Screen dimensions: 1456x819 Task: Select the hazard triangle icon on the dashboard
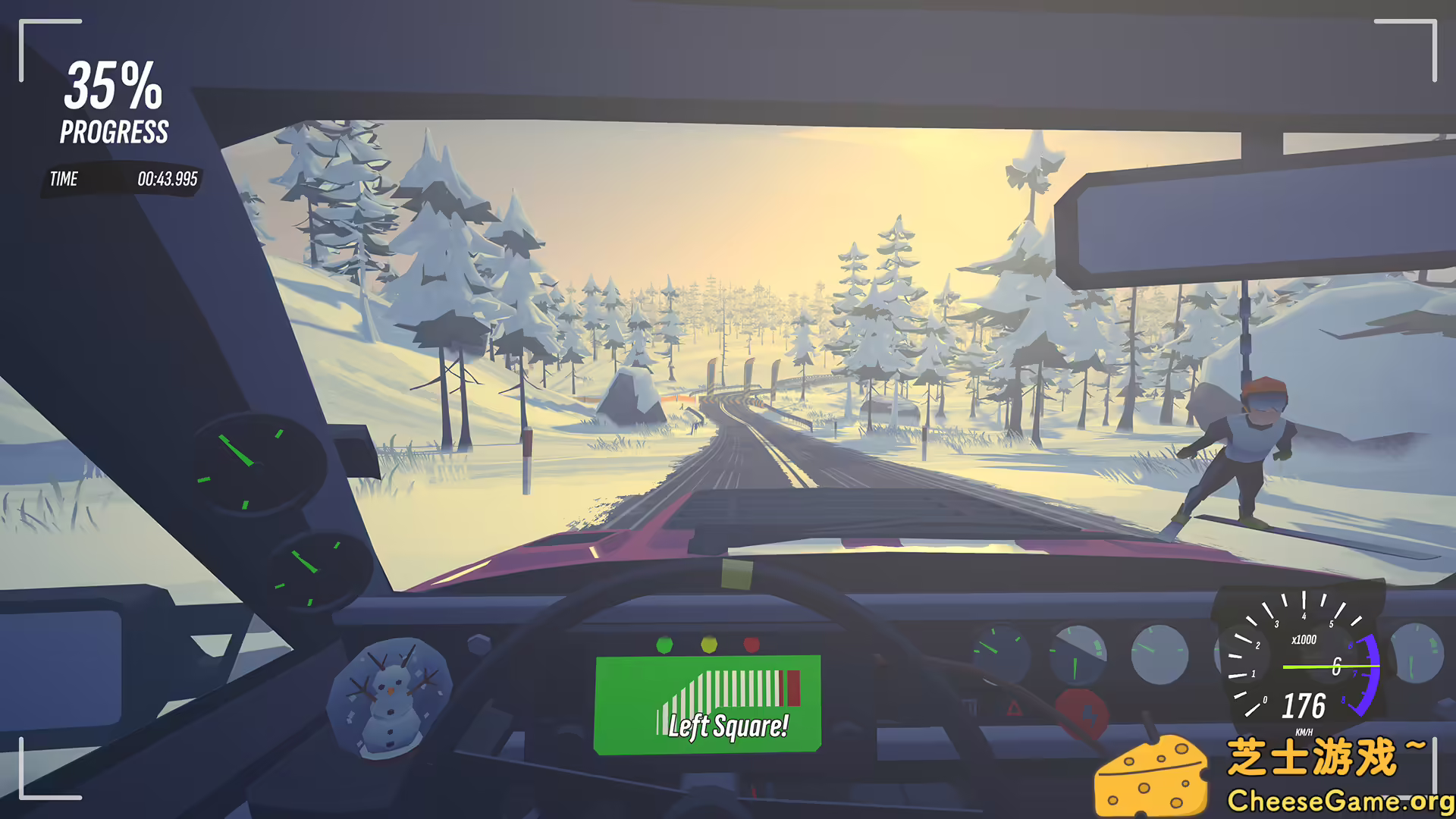pyautogui.click(x=1014, y=709)
